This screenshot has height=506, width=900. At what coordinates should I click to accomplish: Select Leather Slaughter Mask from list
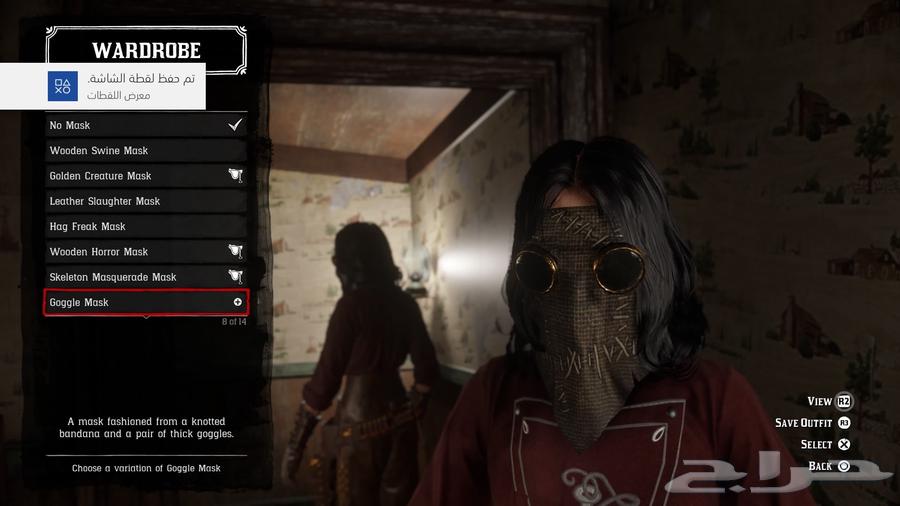pos(146,201)
